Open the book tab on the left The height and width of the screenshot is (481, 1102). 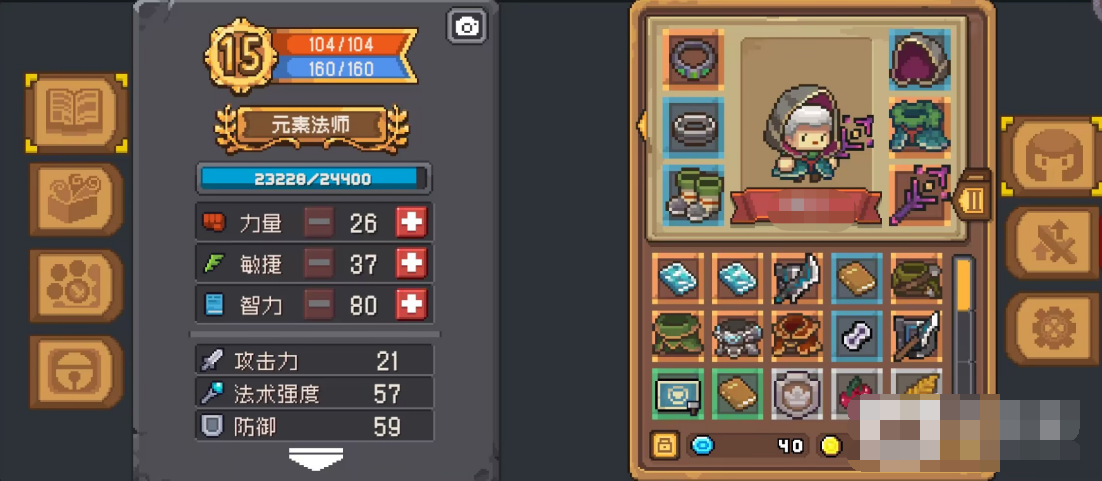point(76,112)
